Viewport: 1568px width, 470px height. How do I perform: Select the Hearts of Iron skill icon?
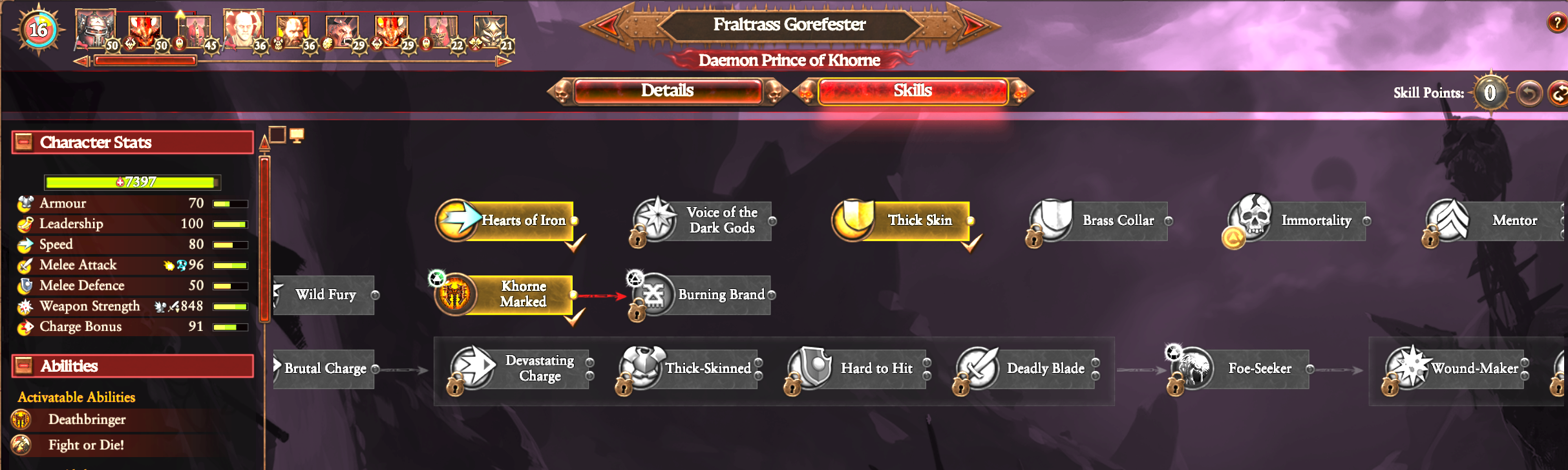pyautogui.click(x=457, y=220)
